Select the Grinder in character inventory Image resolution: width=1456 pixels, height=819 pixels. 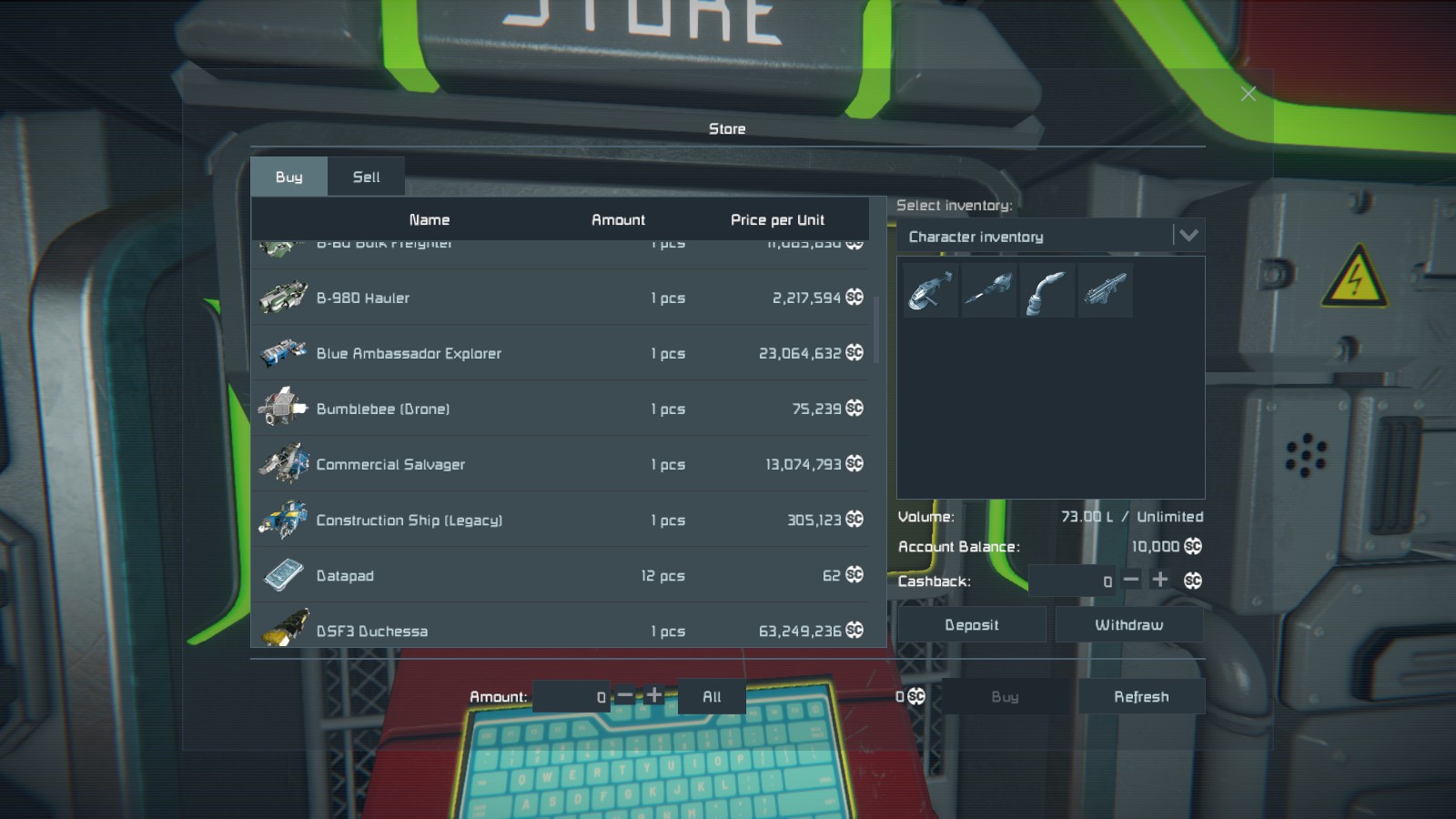coord(928,289)
